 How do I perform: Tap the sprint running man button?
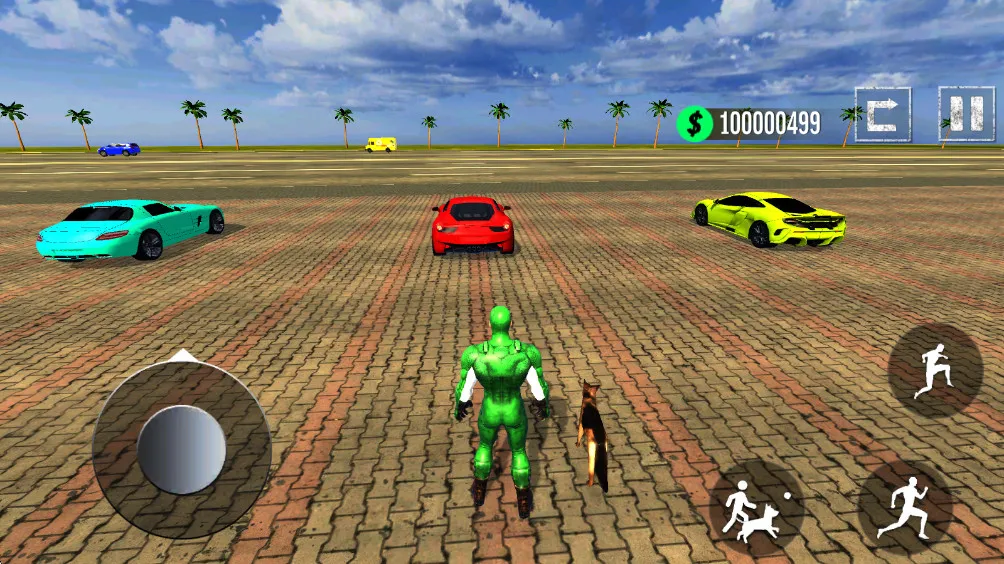coord(905,507)
